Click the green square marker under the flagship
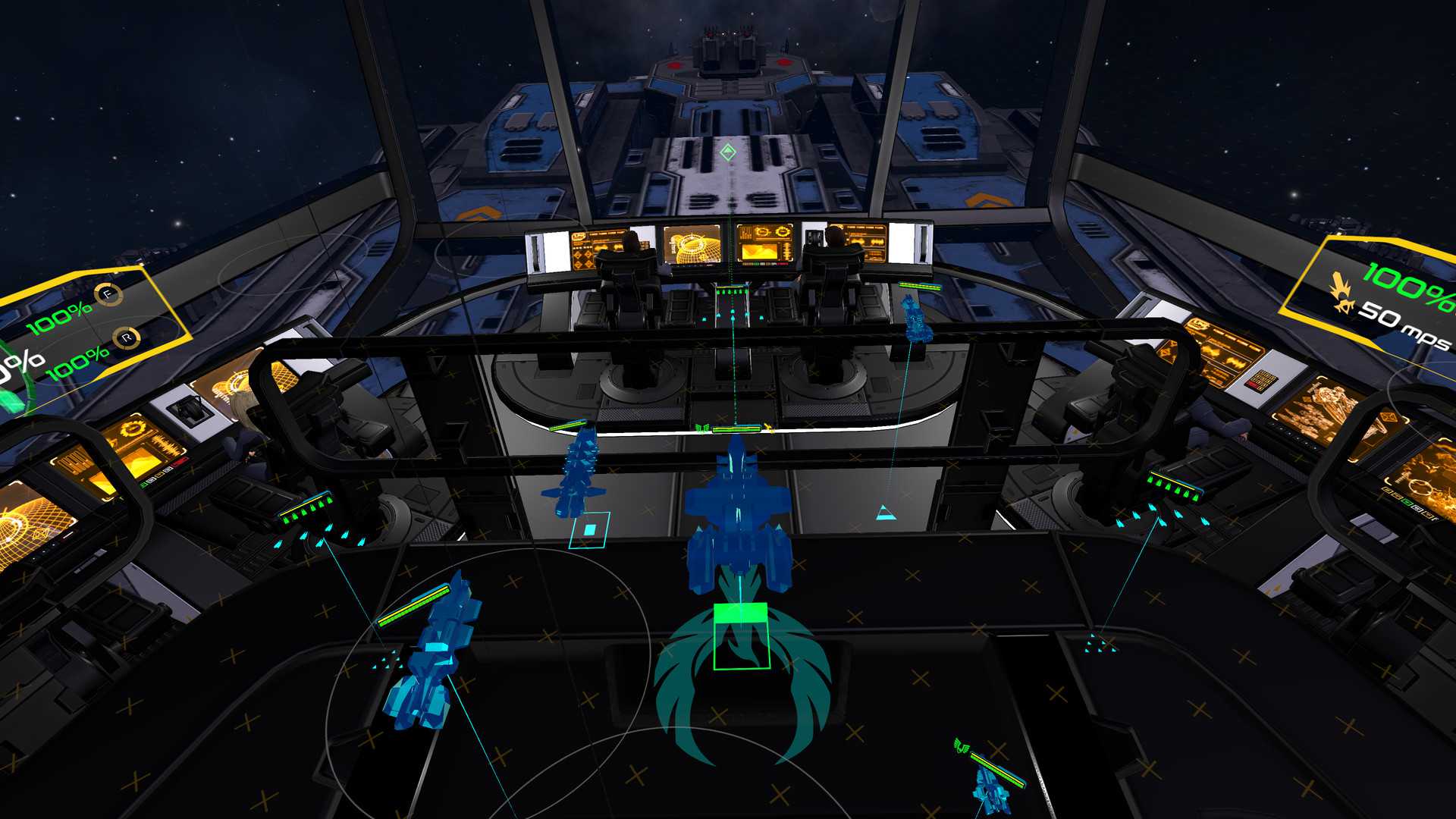Viewport: 1456px width, 819px height. [x=741, y=636]
